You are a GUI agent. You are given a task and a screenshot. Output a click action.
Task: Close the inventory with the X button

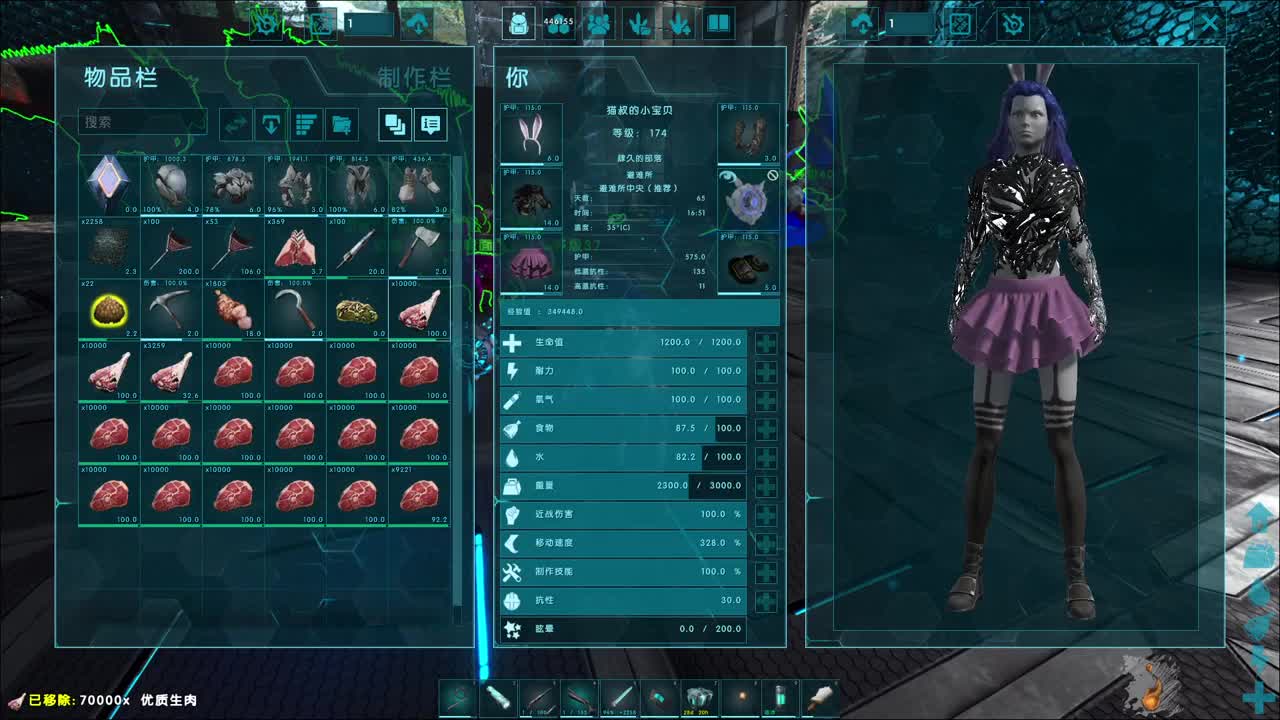[1210, 24]
